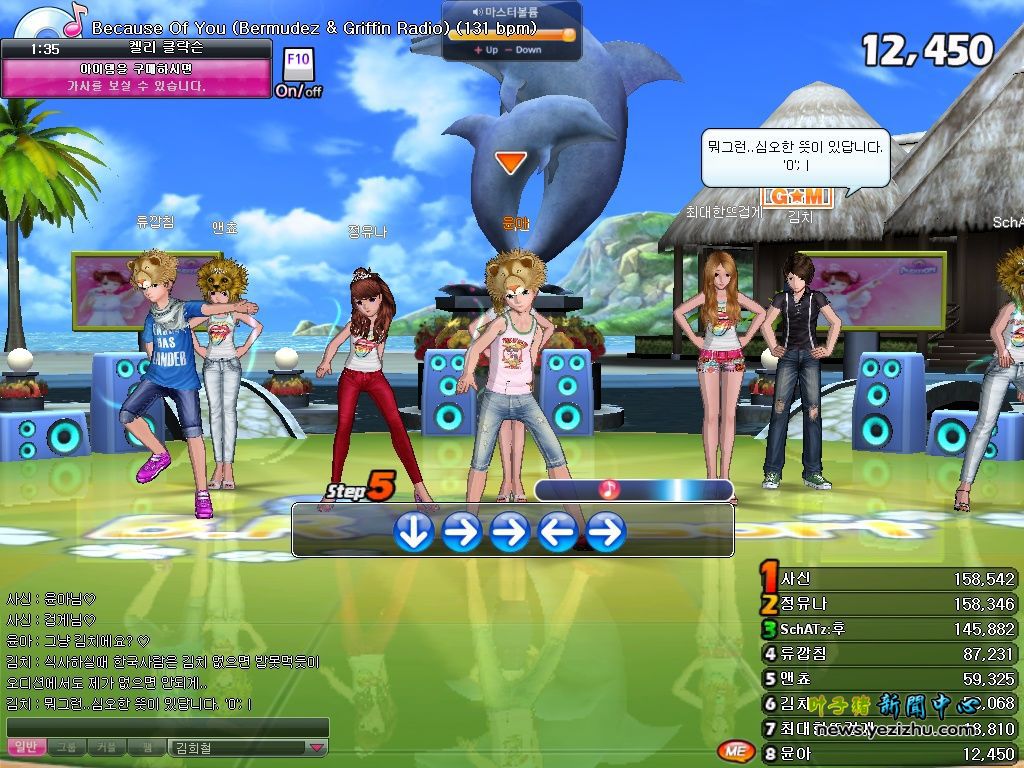Raise the volume with the Up control
This screenshot has width=1024, height=768.
pyautogui.click(x=487, y=50)
